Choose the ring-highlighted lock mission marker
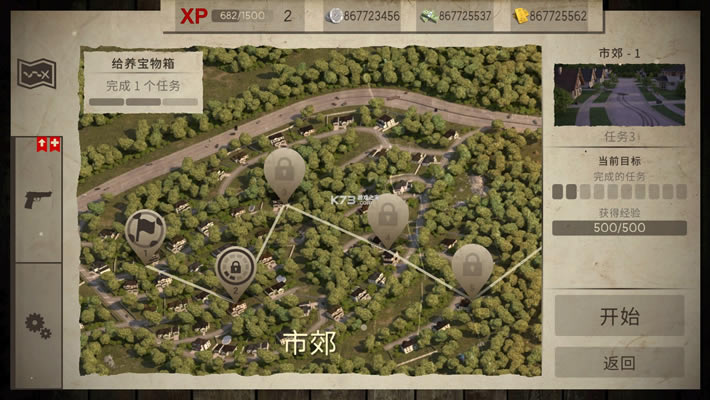 coord(235,270)
